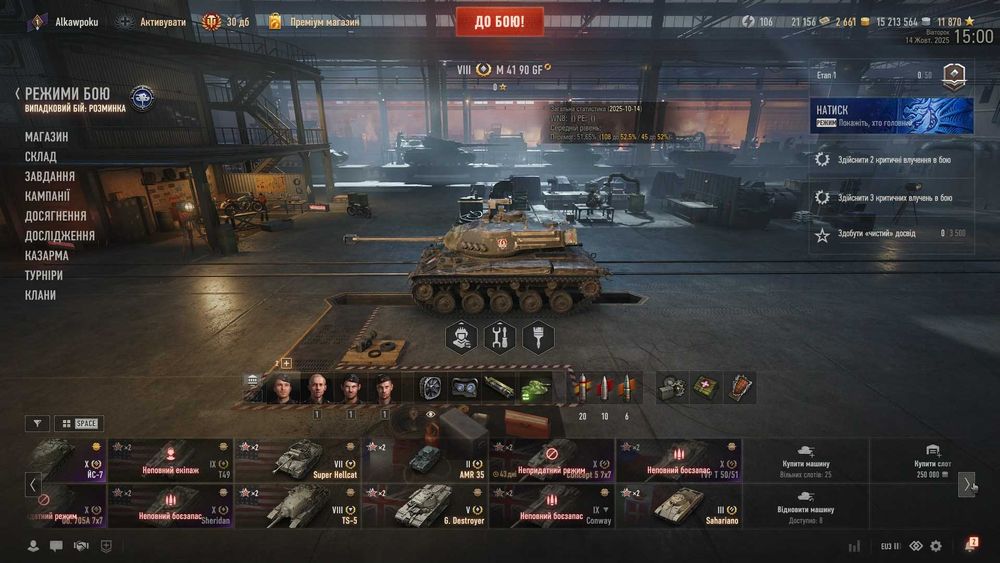
Task: Open the paintbrush exterior customization icon
Action: [x=538, y=337]
